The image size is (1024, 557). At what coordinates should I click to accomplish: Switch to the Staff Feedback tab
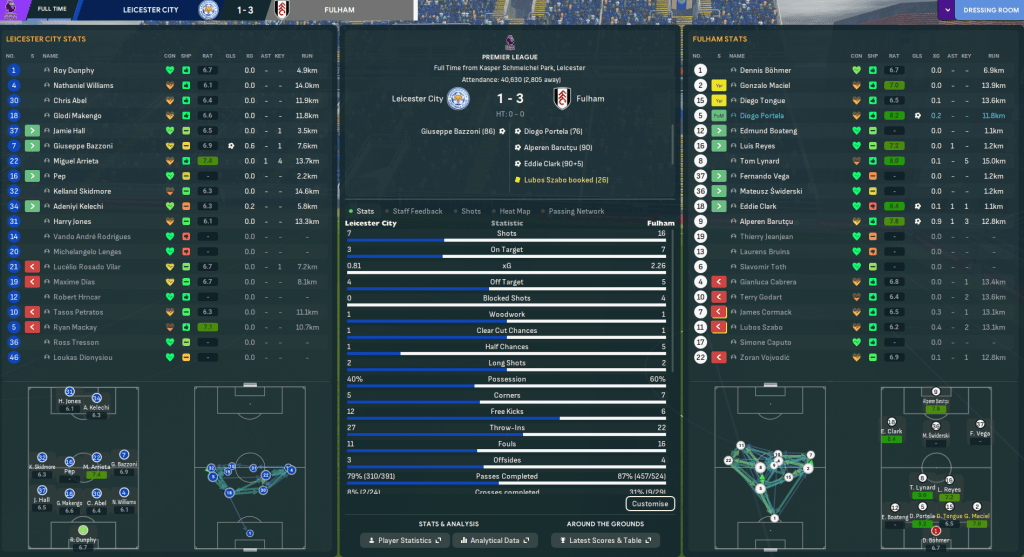click(x=418, y=211)
